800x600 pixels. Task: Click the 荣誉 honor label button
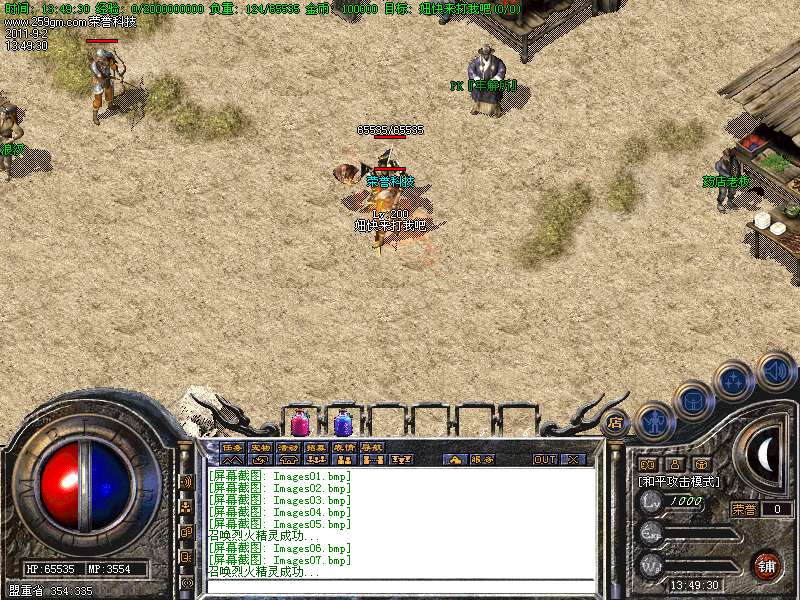click(x=745, y=509)
